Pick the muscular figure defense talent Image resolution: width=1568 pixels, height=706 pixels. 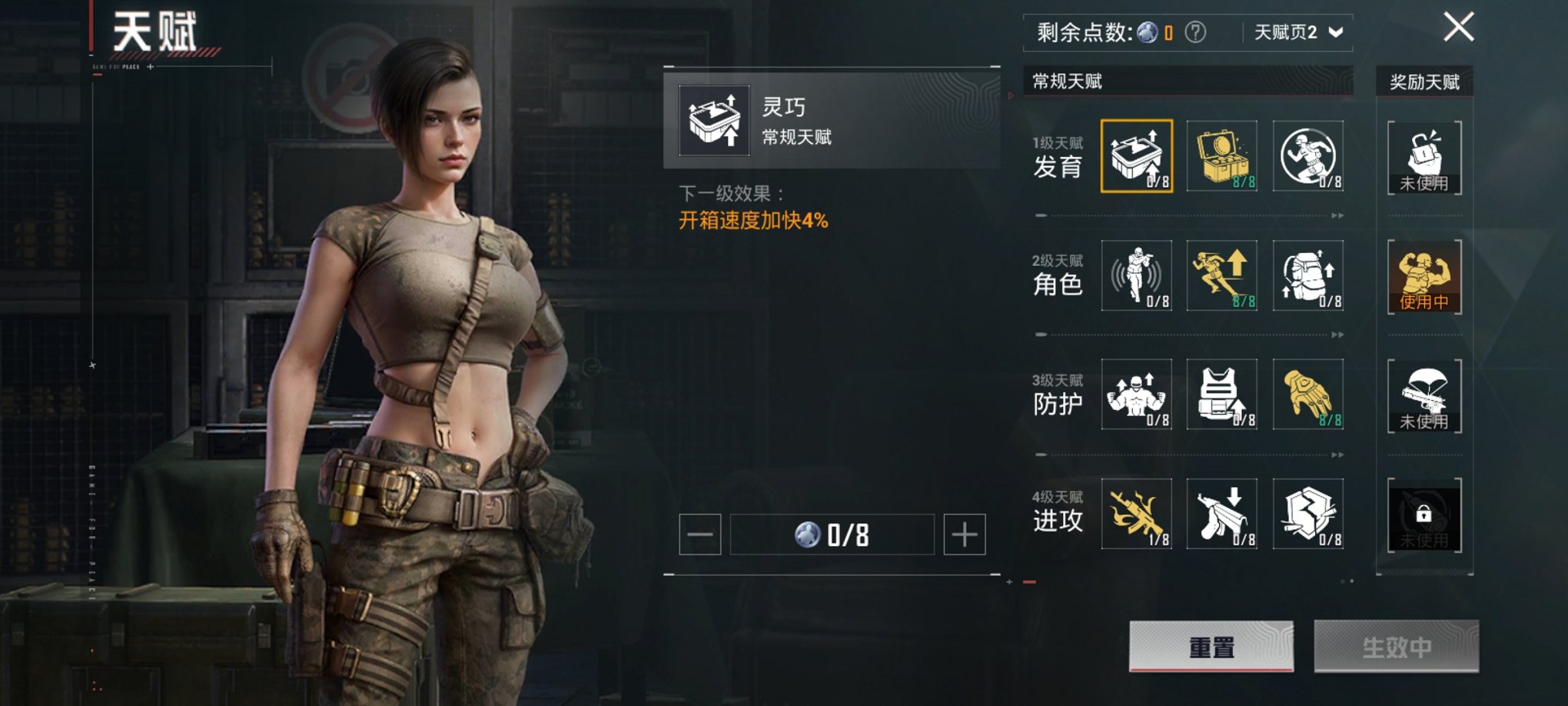tap(1136, 394)
